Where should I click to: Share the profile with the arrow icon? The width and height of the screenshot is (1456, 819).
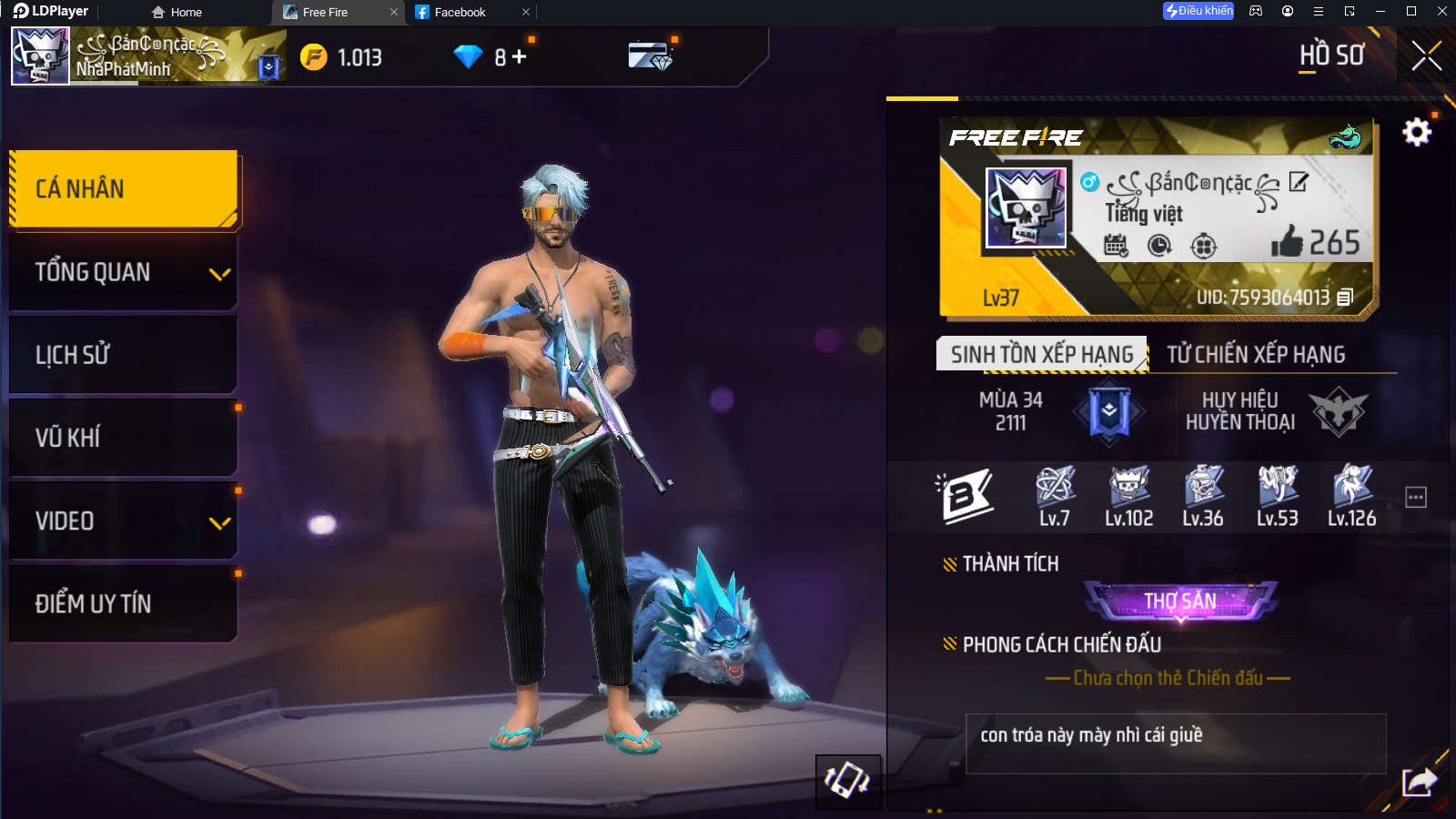pyautogui.click(x=1419, y=782)
